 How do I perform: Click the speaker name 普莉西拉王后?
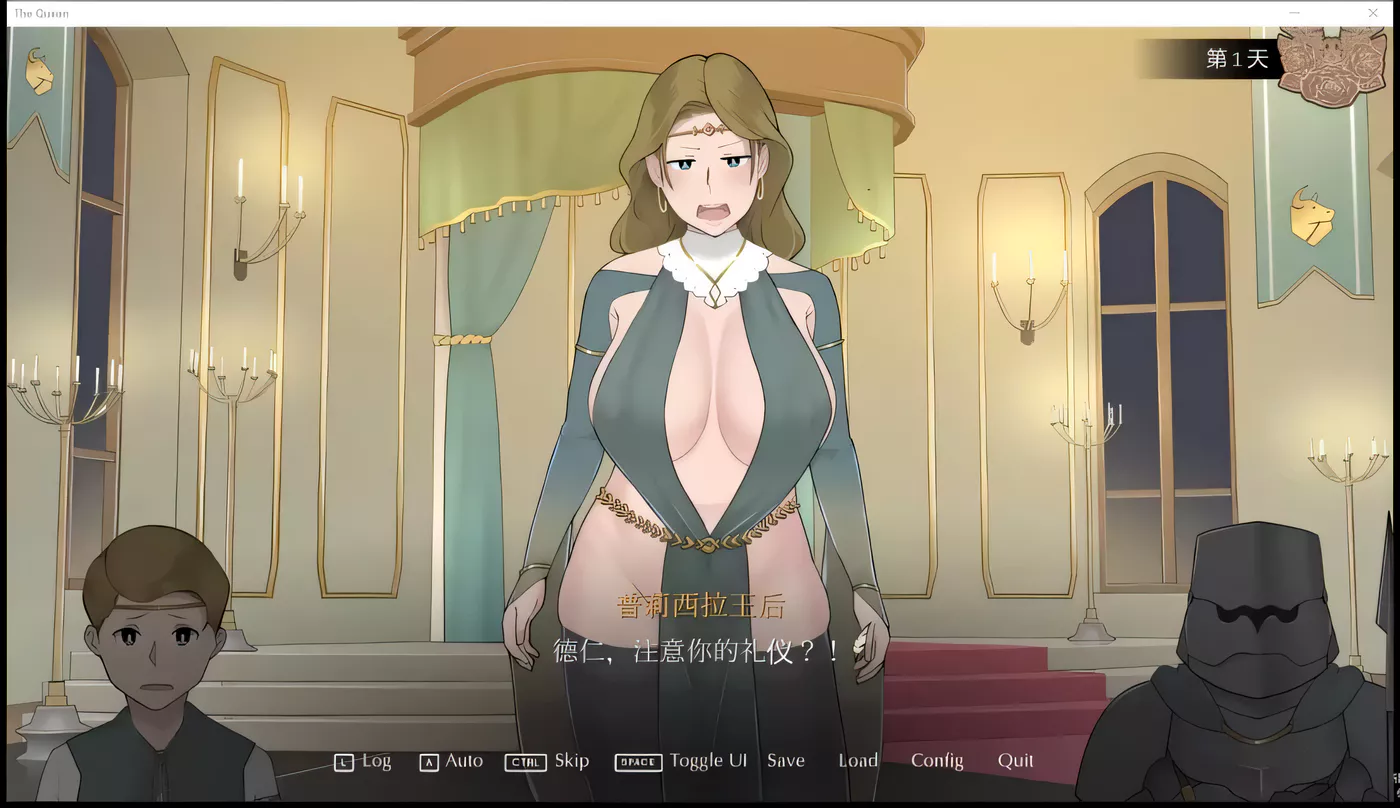698,607
